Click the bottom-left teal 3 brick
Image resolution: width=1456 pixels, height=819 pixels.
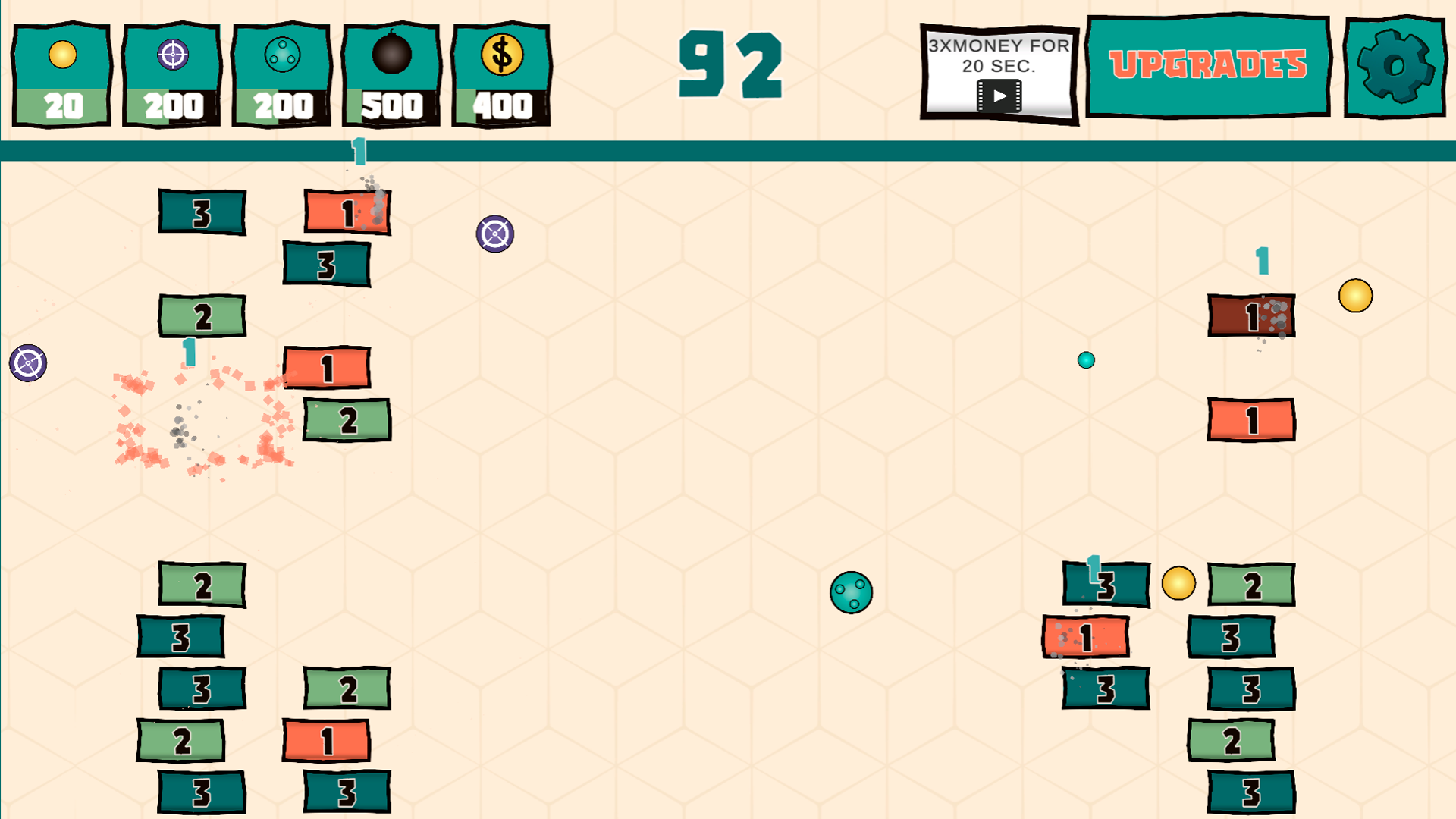coord(199,792)
